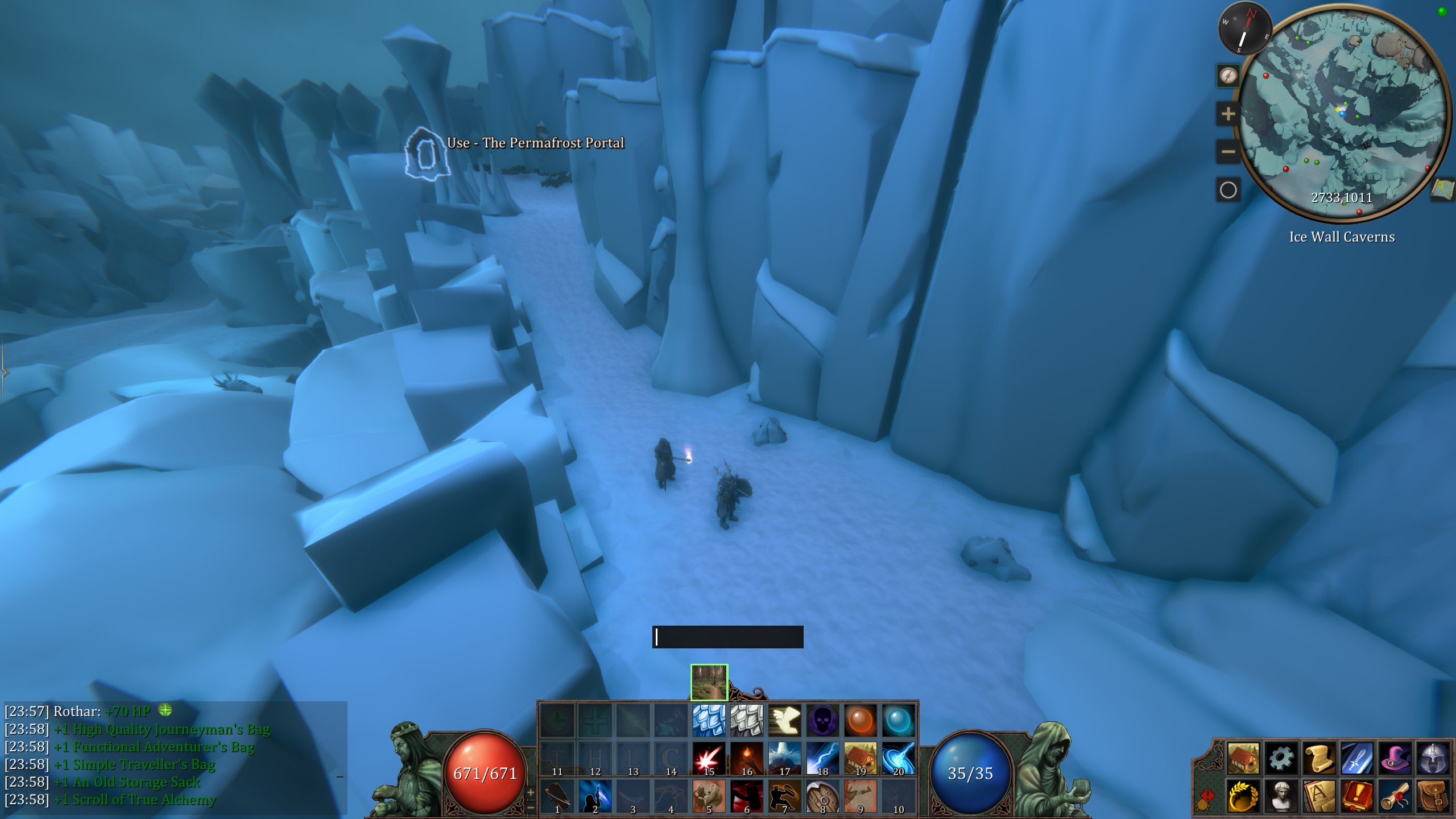Click the chat text input box
Viewport: 1456px width, 819px height.
(x=727, y=637)
